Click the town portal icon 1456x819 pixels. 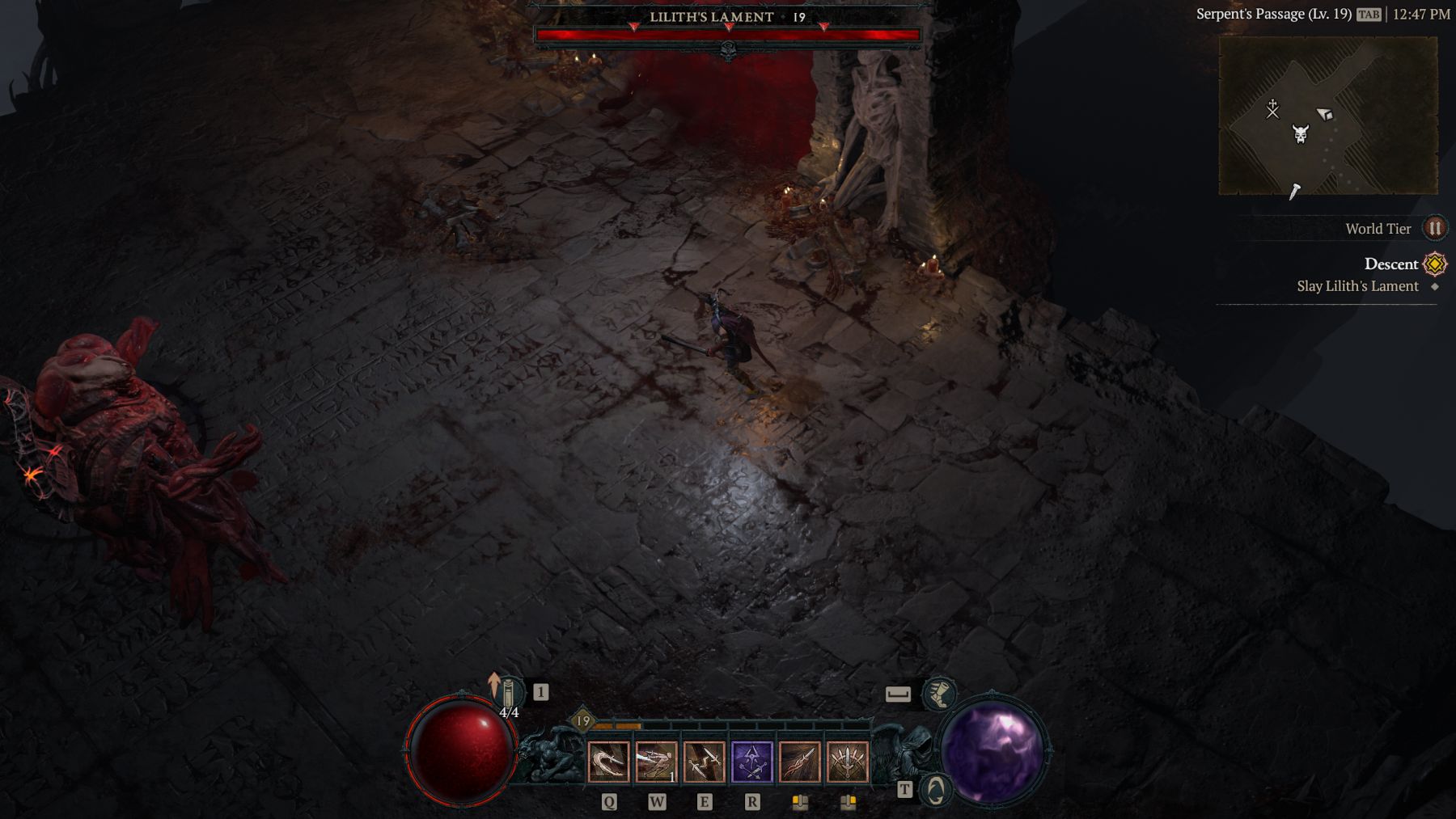[x=935, y=790]
